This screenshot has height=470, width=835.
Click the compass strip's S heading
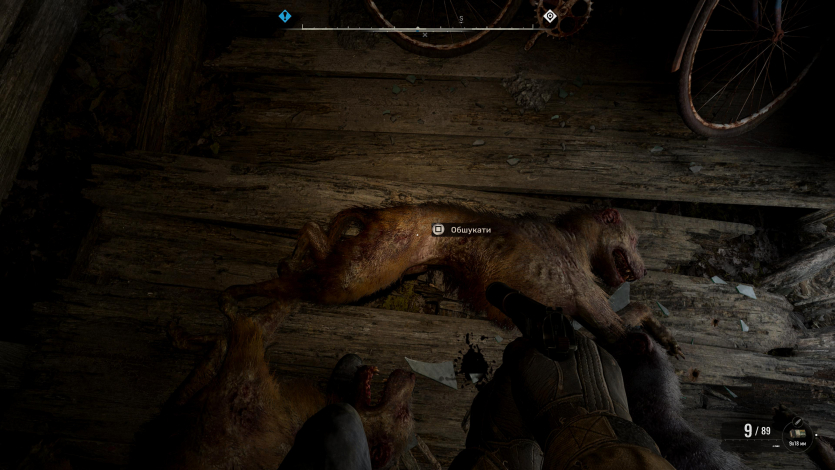coord(461,19)
